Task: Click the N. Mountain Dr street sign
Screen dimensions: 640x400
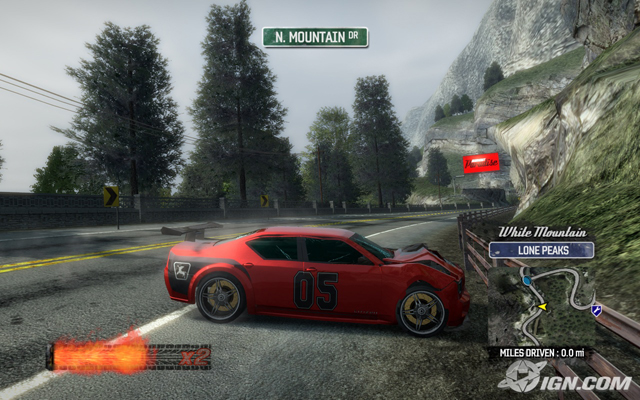Action: [x=315, y=37]
